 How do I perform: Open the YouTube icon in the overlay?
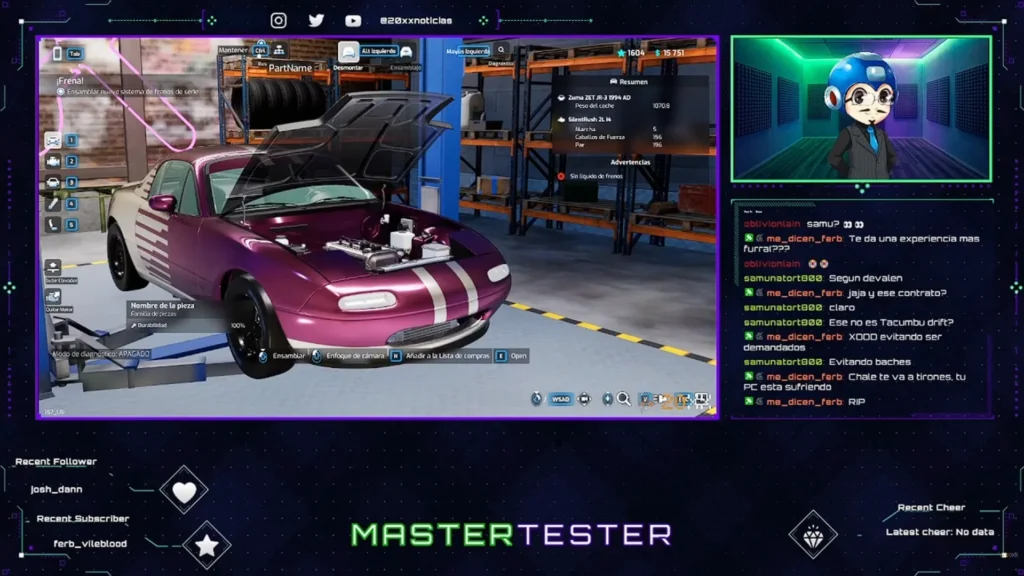pyautogui.click(x=353, y=20)
